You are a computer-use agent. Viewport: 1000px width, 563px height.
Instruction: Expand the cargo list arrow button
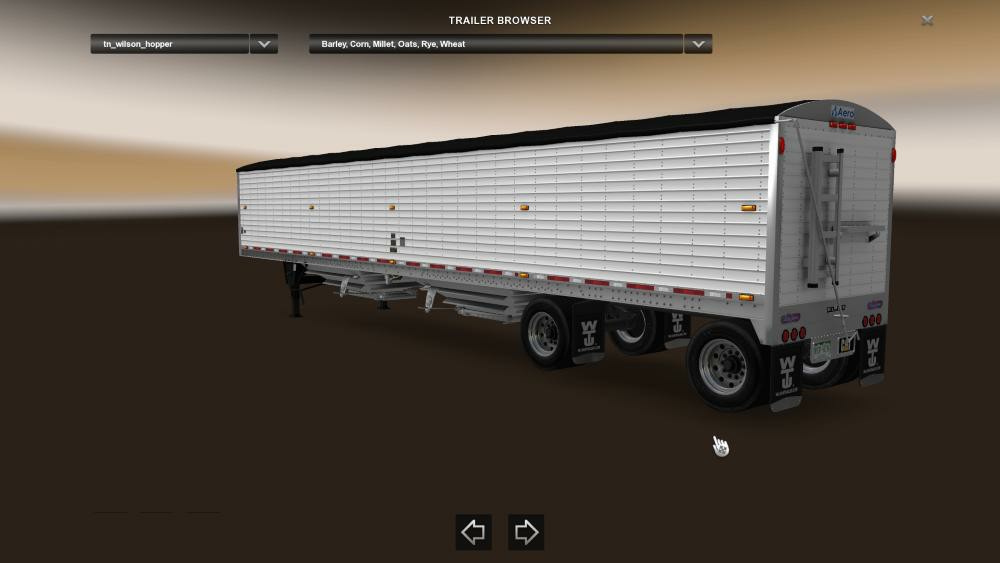click(698, 44)
